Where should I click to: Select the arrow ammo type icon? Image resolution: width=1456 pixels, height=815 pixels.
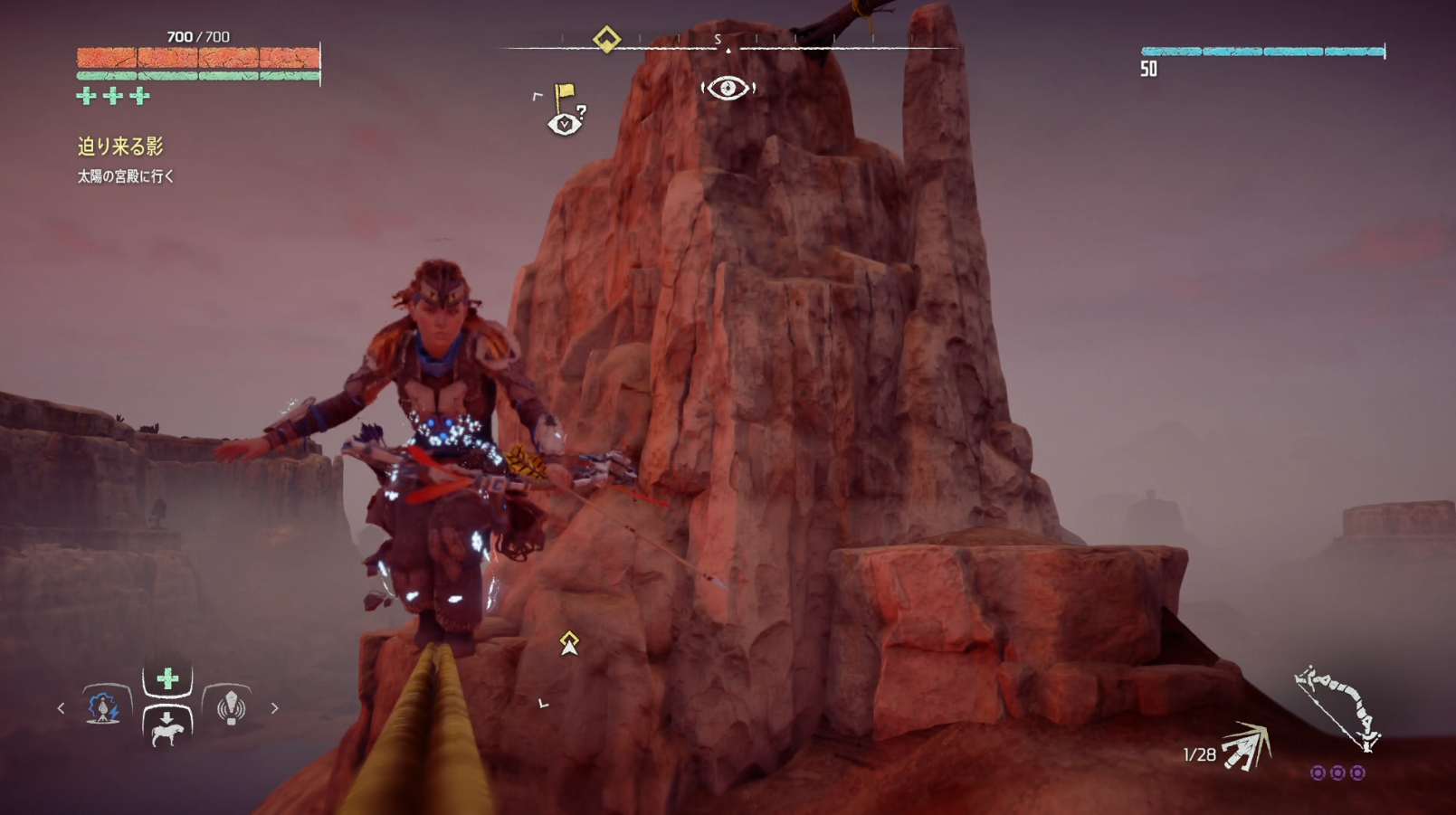1247,747
